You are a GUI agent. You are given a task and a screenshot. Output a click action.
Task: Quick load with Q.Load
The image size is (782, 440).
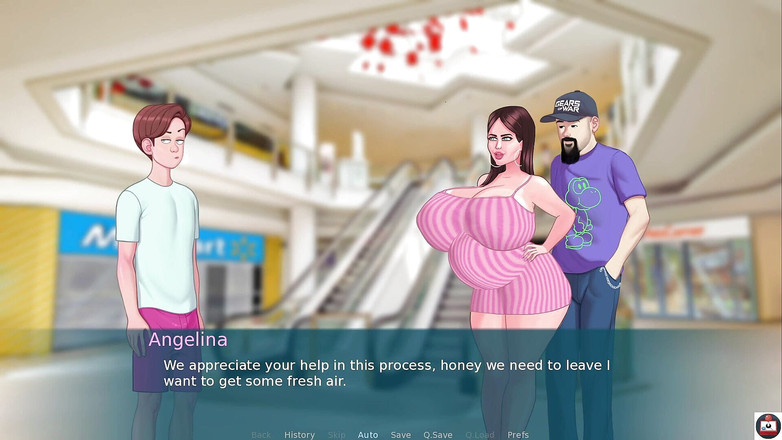point(480,435)
